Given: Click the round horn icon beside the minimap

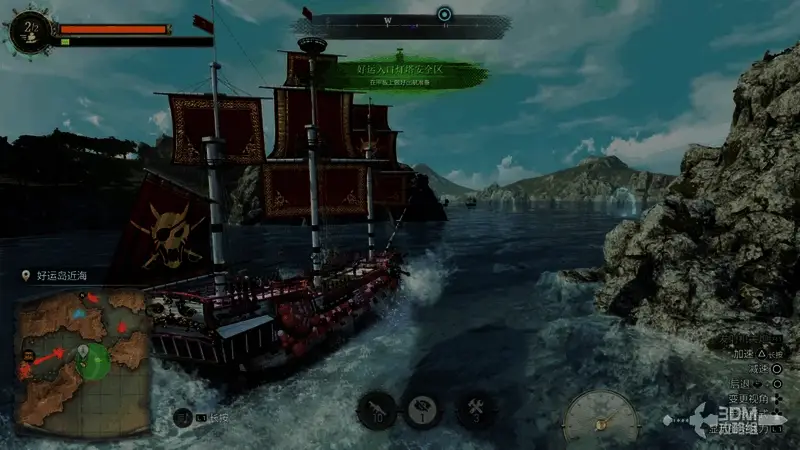Looking at the screenshot, I should pos(183,418).
